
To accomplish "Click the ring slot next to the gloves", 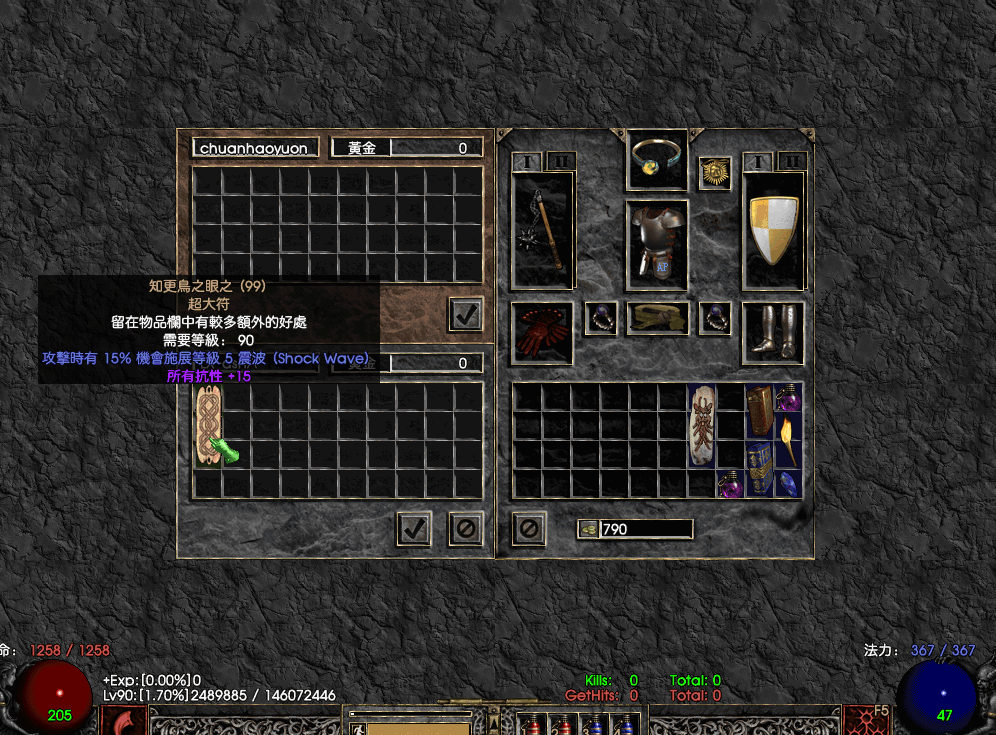I will (600, 318).
